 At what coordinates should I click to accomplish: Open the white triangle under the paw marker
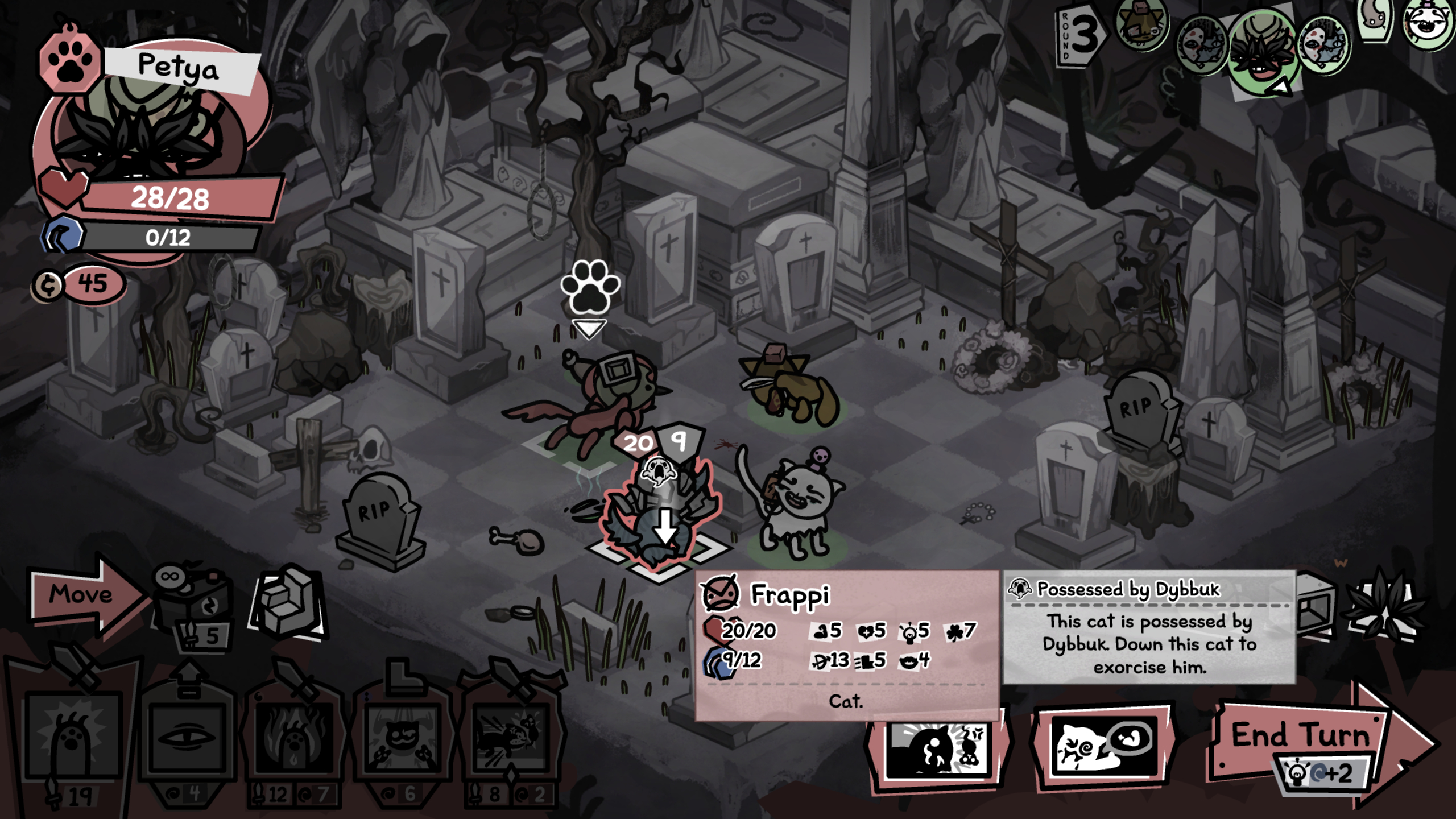(589, 329)
